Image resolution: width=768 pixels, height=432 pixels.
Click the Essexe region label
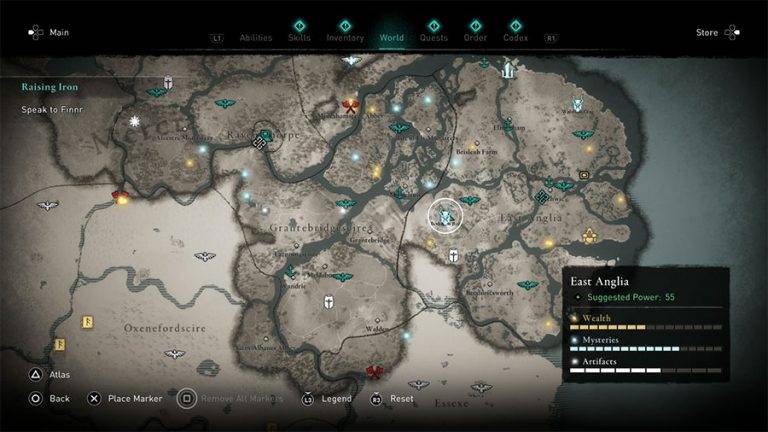452,403
